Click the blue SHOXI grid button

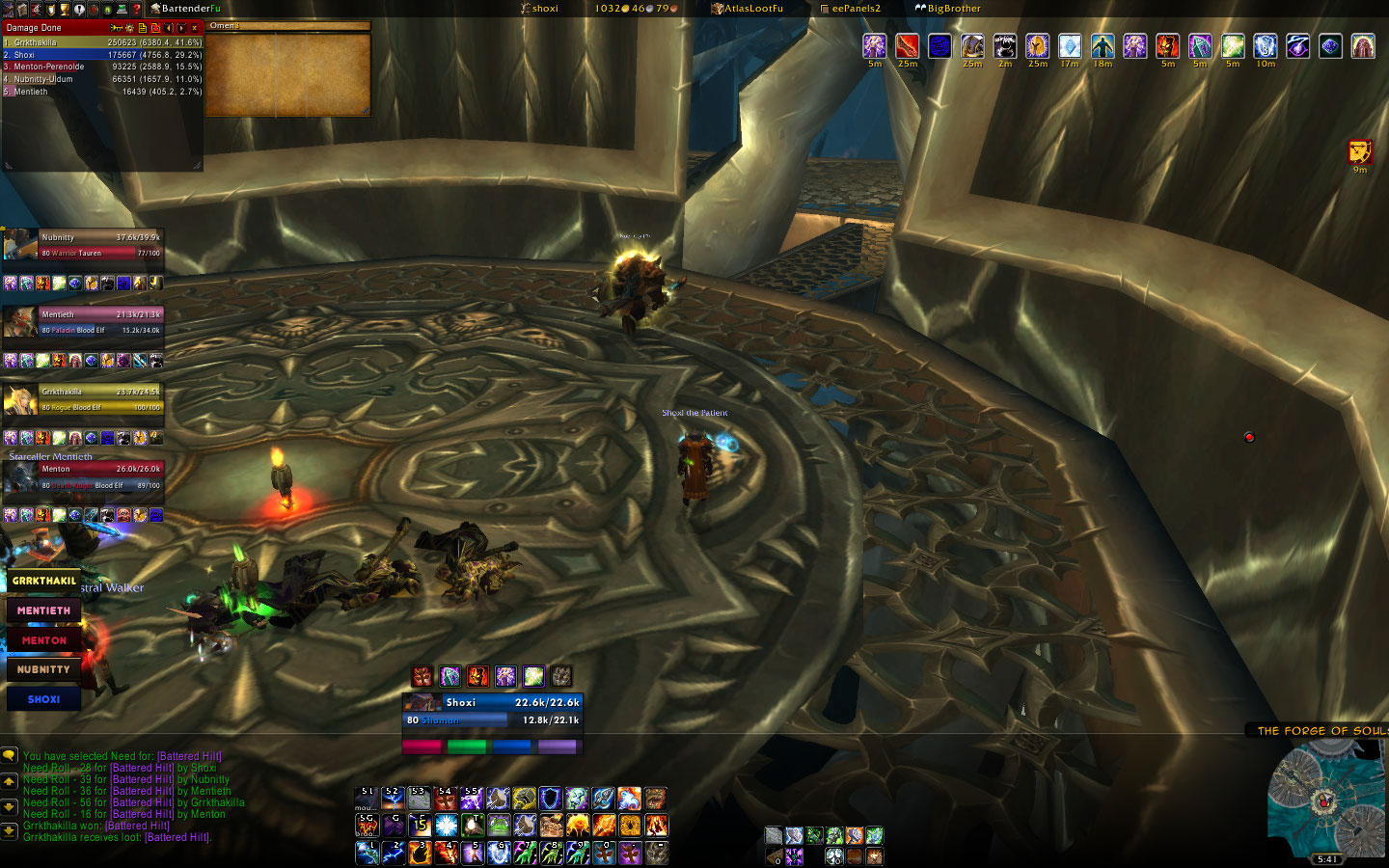coord(43,699)
